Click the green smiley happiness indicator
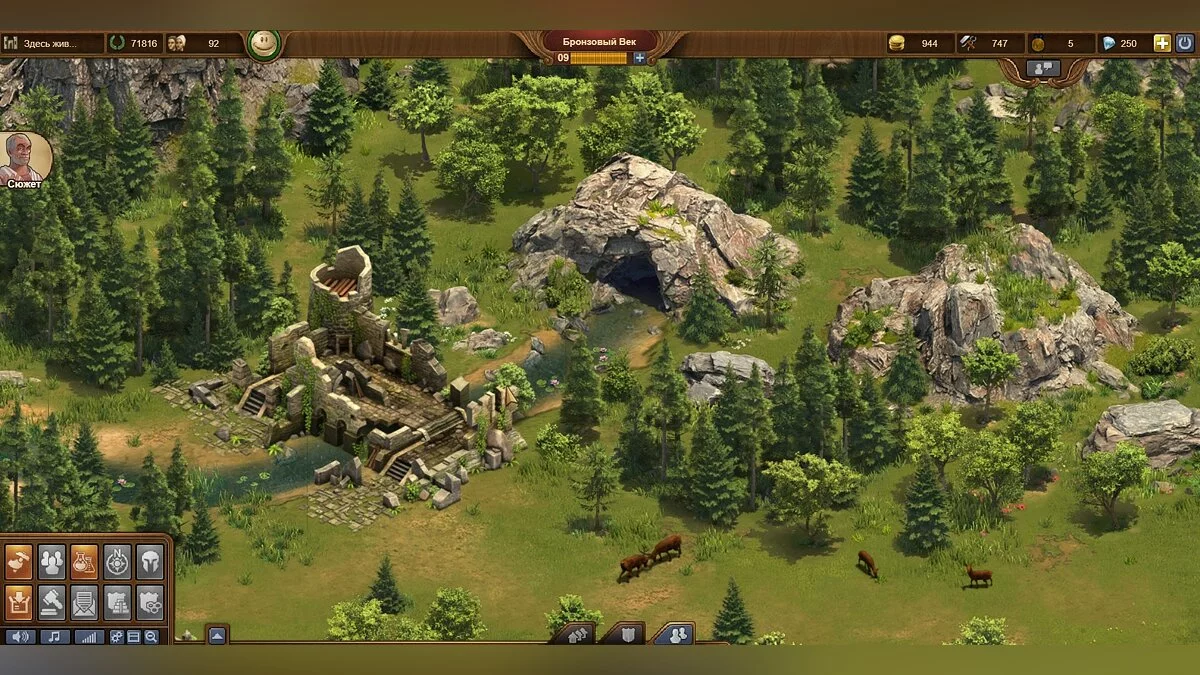The height and width of the screenshot is (675, 1200). 263,44
